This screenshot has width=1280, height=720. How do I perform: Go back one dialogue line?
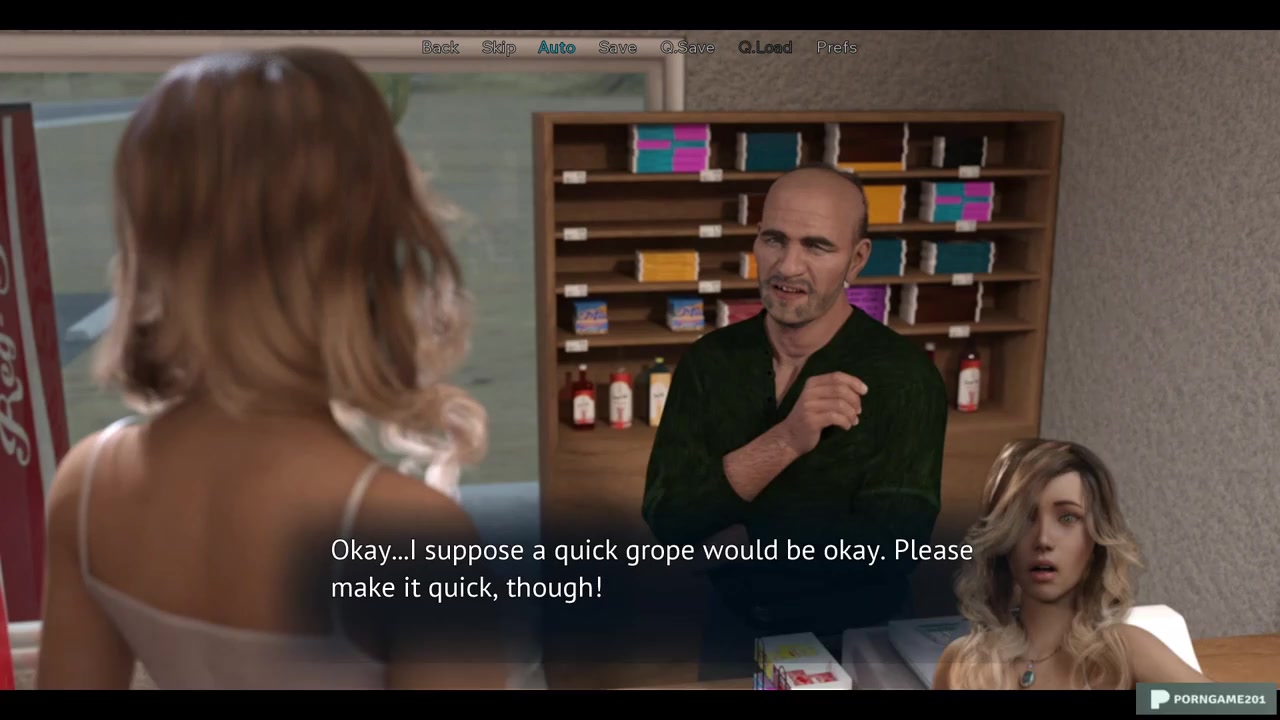click(440, 47)
